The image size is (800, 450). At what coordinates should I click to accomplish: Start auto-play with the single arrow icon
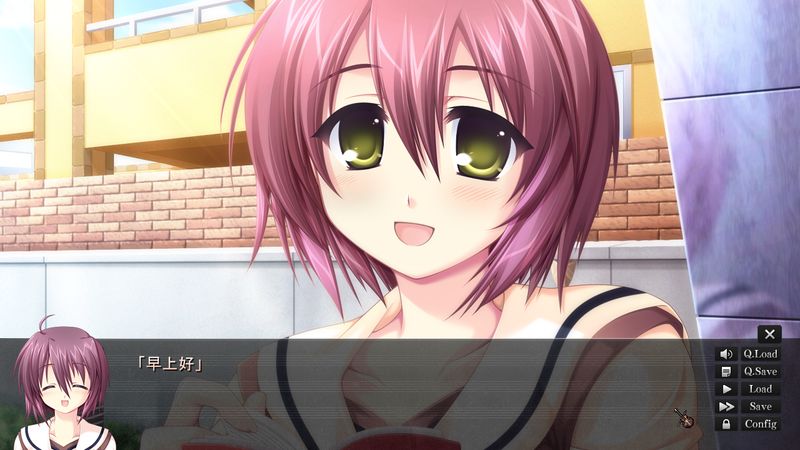[x=726, y=389]
